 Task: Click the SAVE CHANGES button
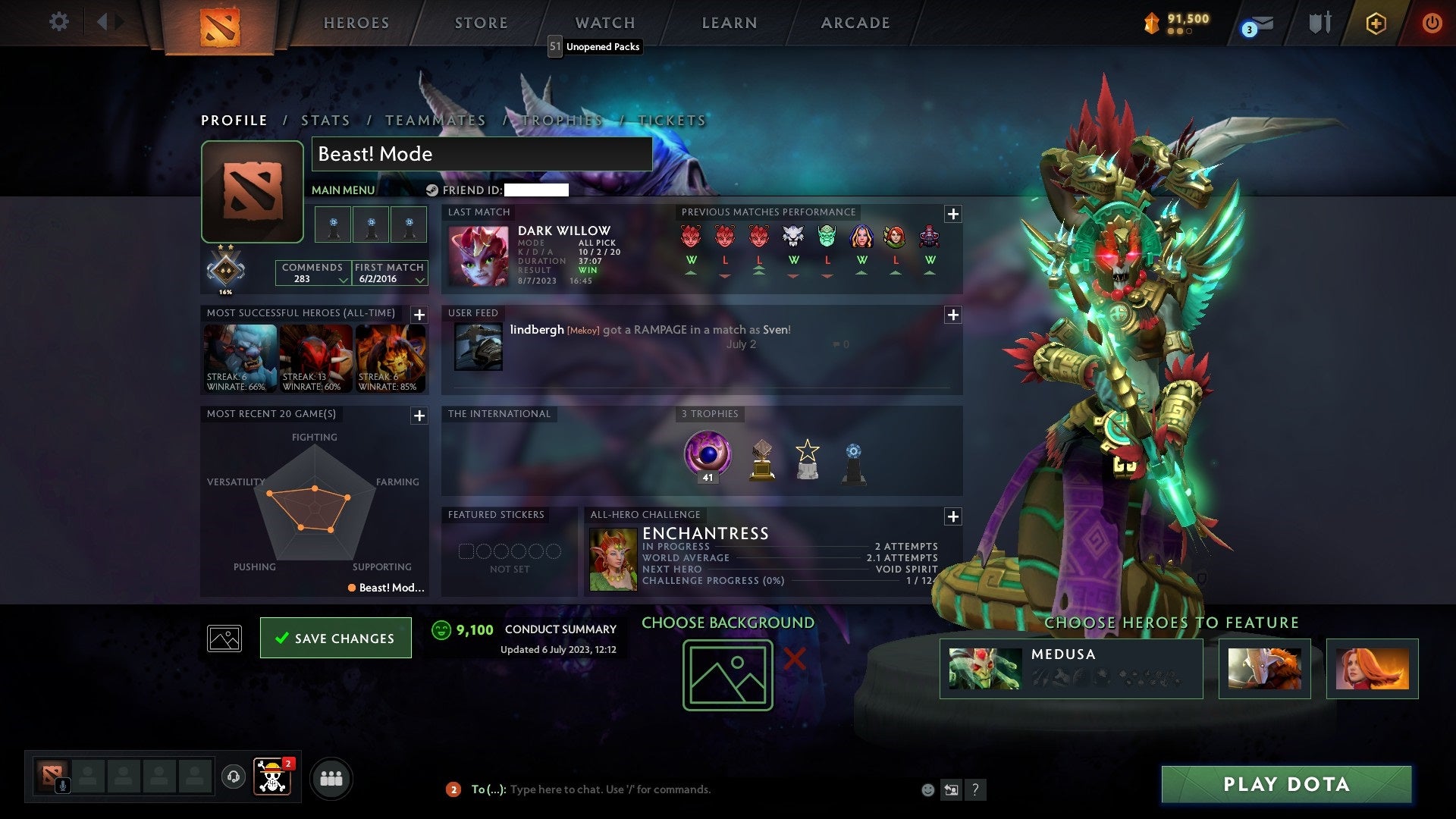336,638
